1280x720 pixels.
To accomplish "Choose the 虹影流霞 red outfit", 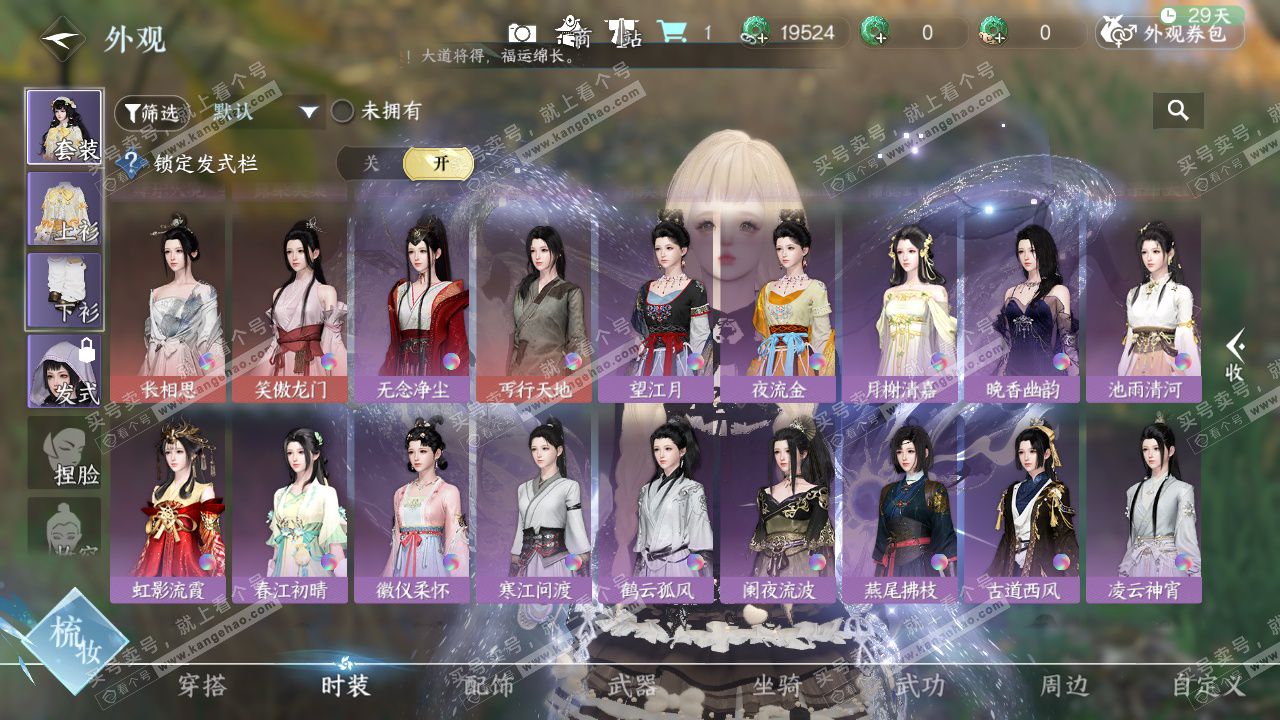I will [168, 505].
